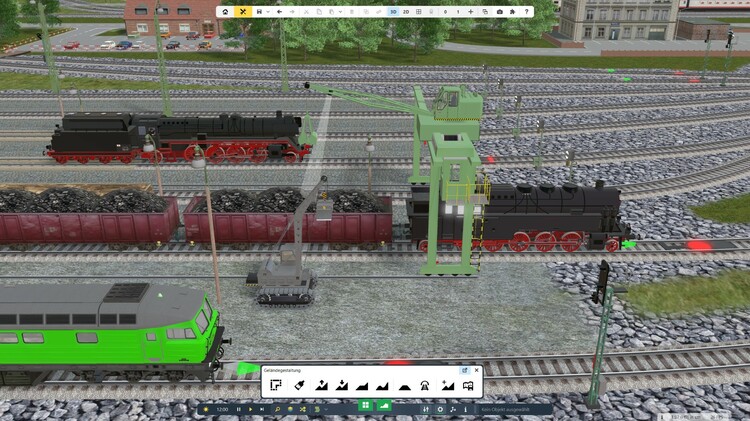Open the plugins puzzle piece icon
The image size is (750, 421).
click(x=513, y=11)
